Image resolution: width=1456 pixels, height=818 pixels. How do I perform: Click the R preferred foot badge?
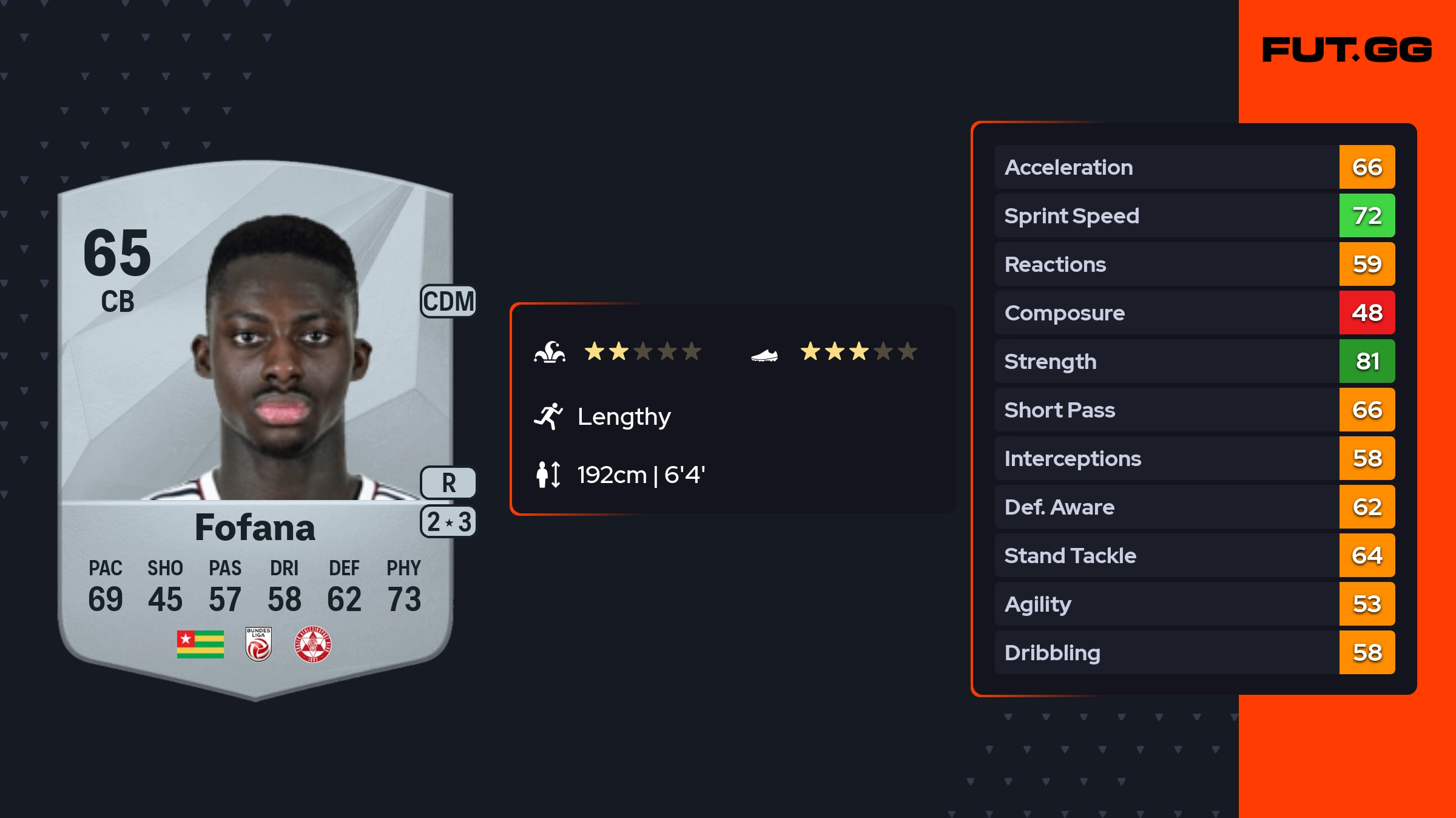coord(448,483)
